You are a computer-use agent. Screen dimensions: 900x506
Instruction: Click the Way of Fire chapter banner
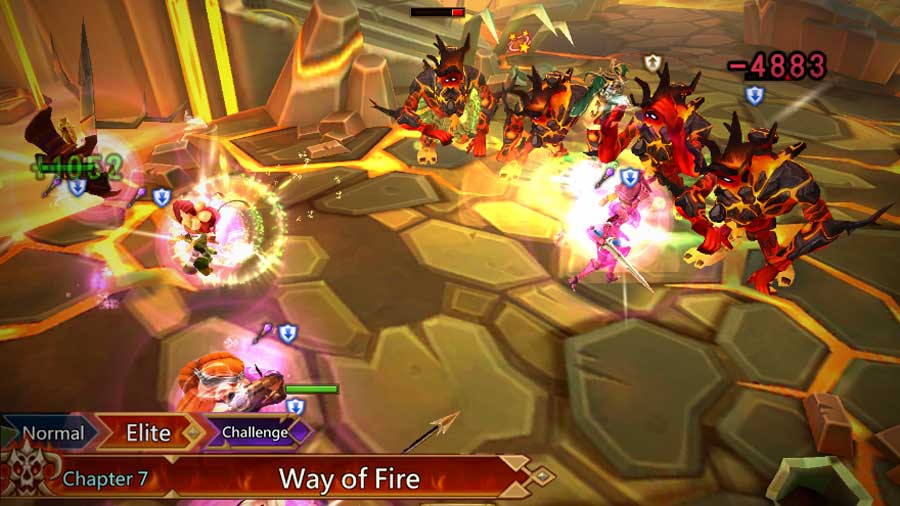pyautogui.click(x=349, y=478)
